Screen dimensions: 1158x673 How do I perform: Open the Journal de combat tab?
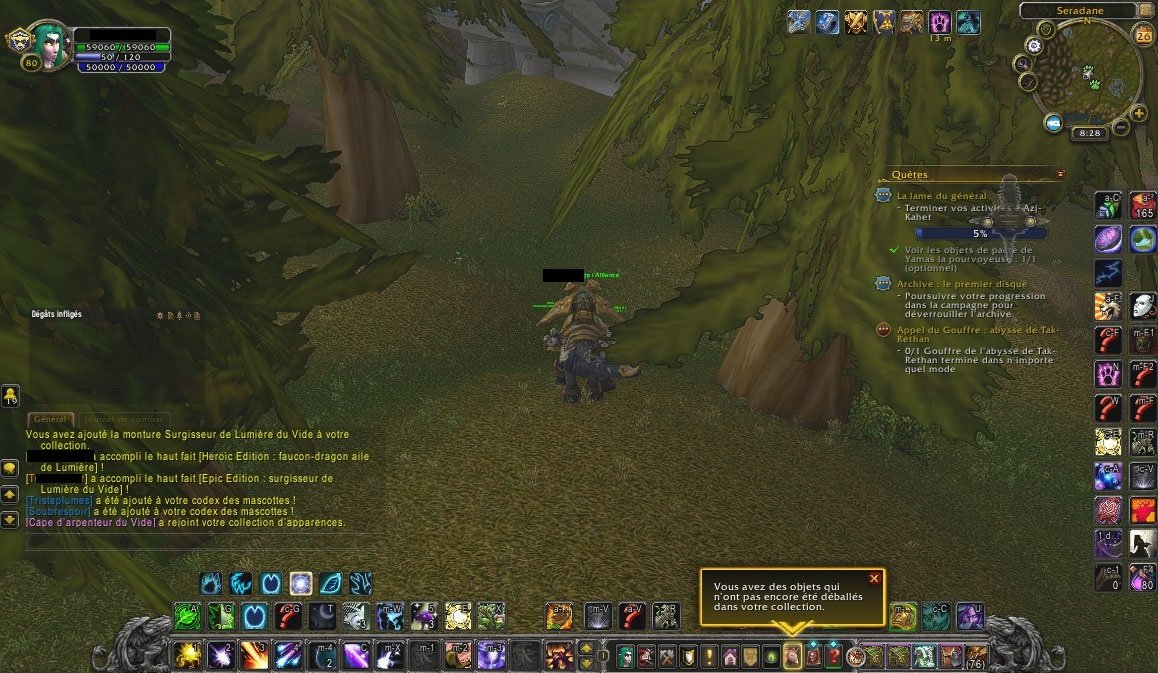tap(124, 420)
